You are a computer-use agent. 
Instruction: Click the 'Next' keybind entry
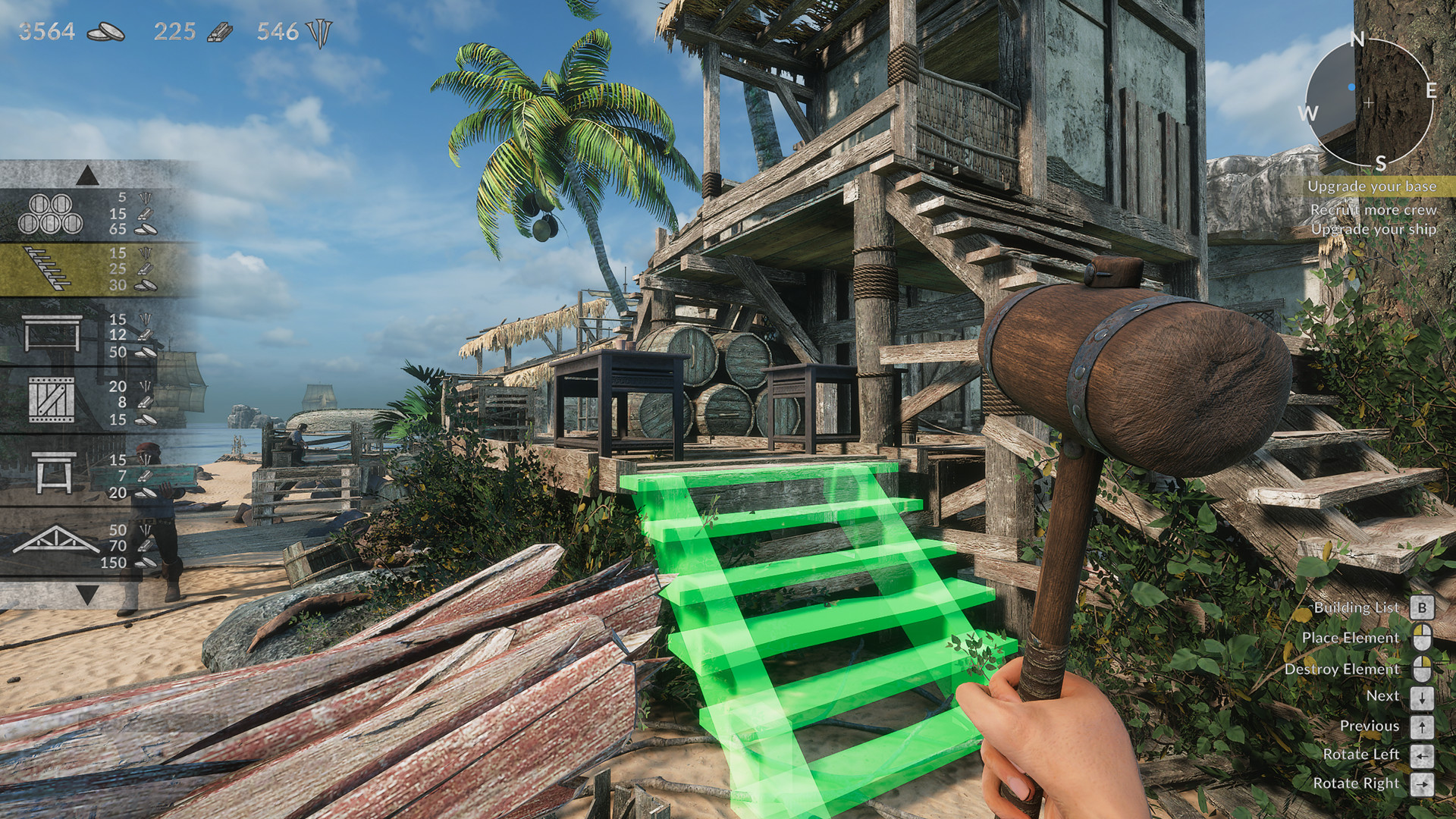[x=1382, y=695]
